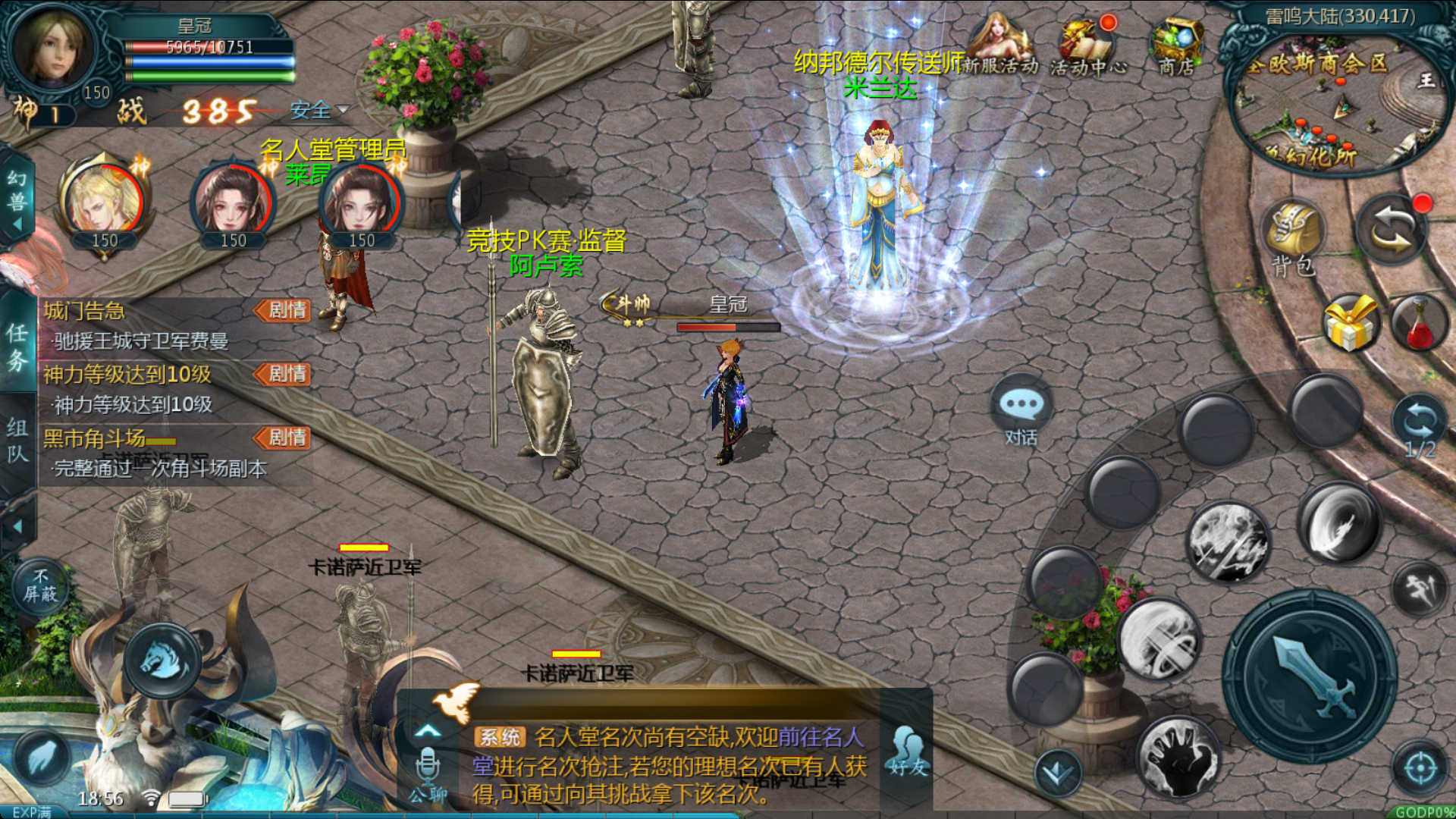Open the 新服活动 new server events
This screenshot has height=819, width=1456.
(x=1001, y=45)
